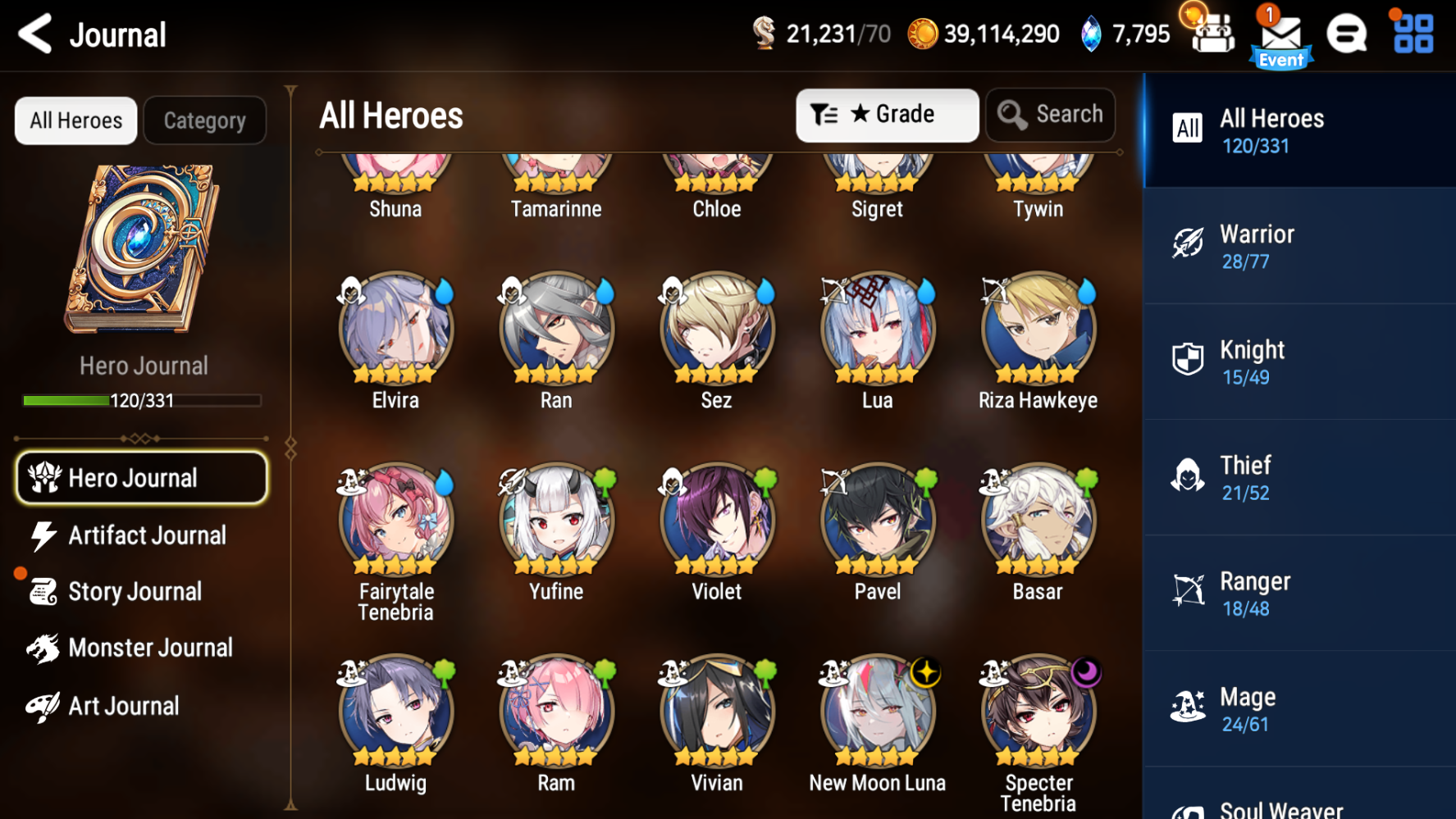Select the Knight class filter

tap(1299, 361)
